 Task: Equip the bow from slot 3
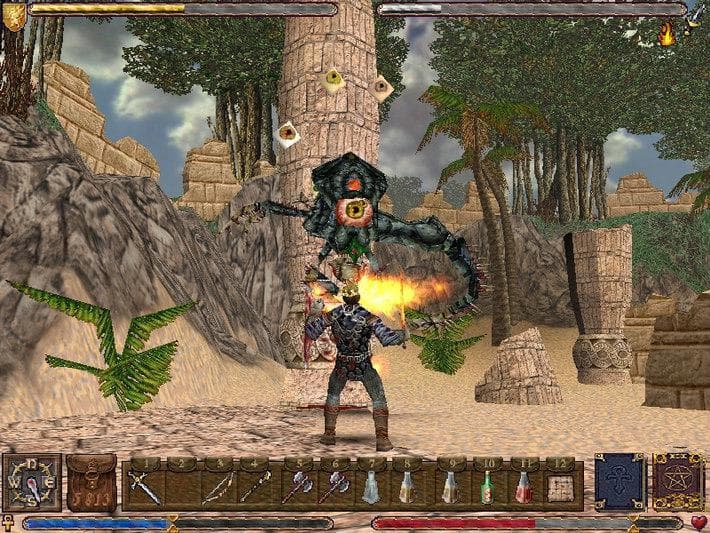(x=217, y=487)
